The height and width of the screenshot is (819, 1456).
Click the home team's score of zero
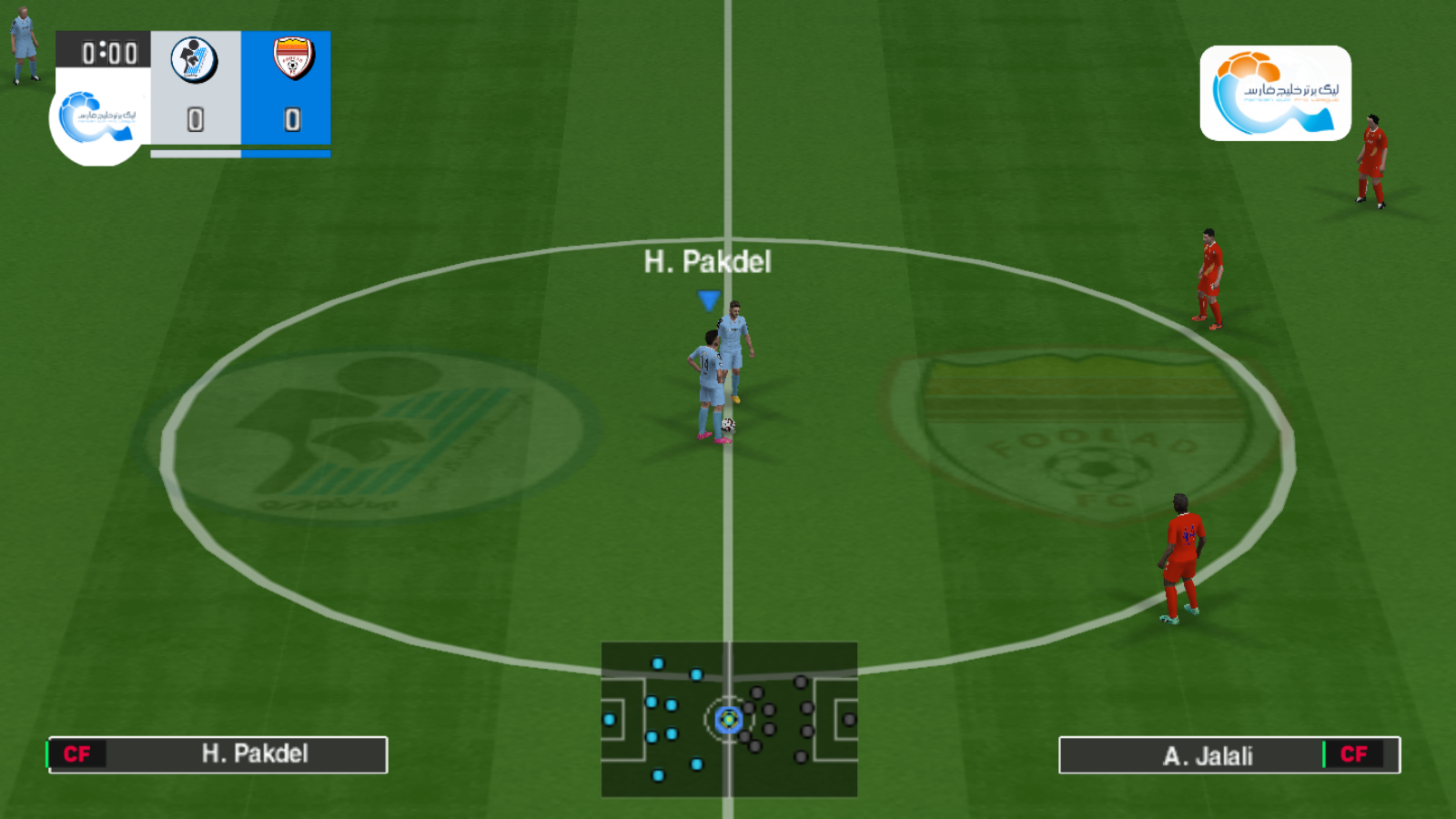tap(196, 121)
